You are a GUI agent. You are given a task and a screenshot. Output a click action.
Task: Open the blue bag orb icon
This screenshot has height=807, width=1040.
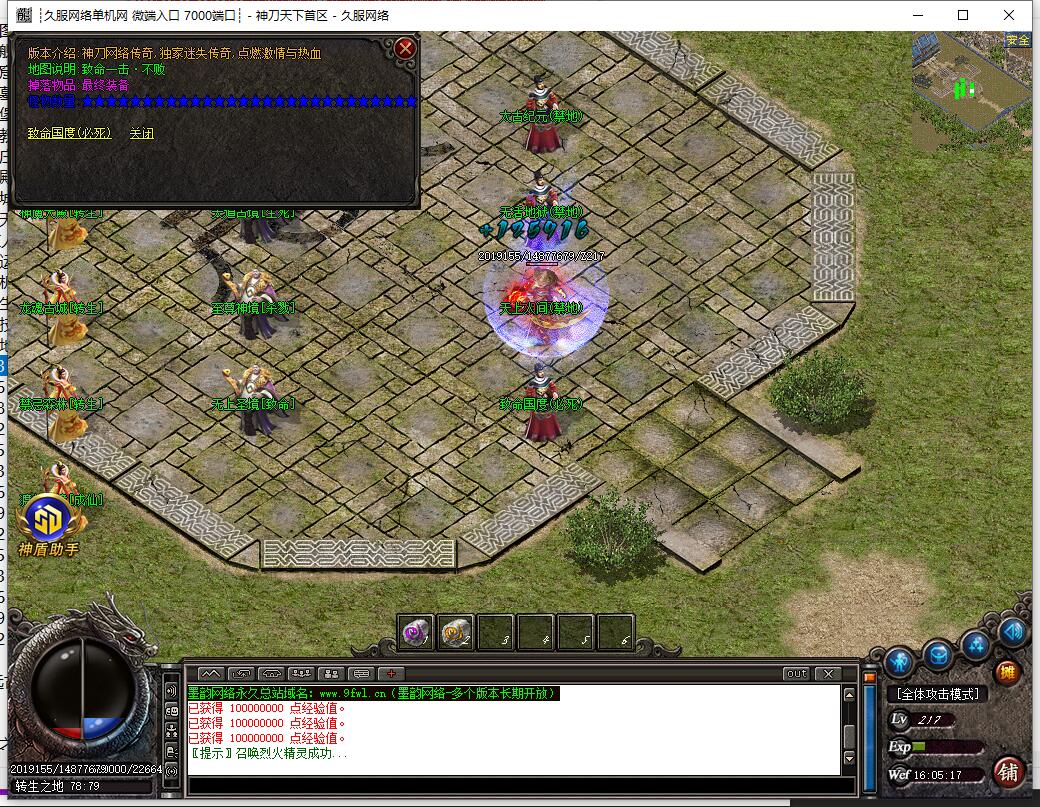click(x=937, y=655)
